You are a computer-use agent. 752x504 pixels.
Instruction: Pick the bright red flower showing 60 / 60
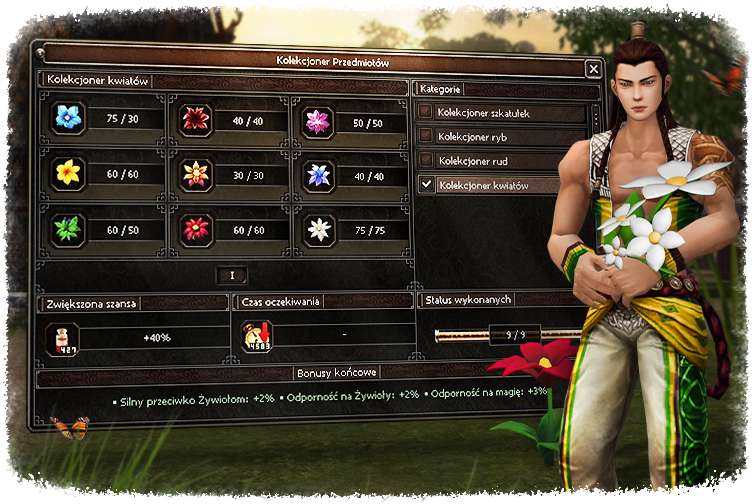pos(195,229)
